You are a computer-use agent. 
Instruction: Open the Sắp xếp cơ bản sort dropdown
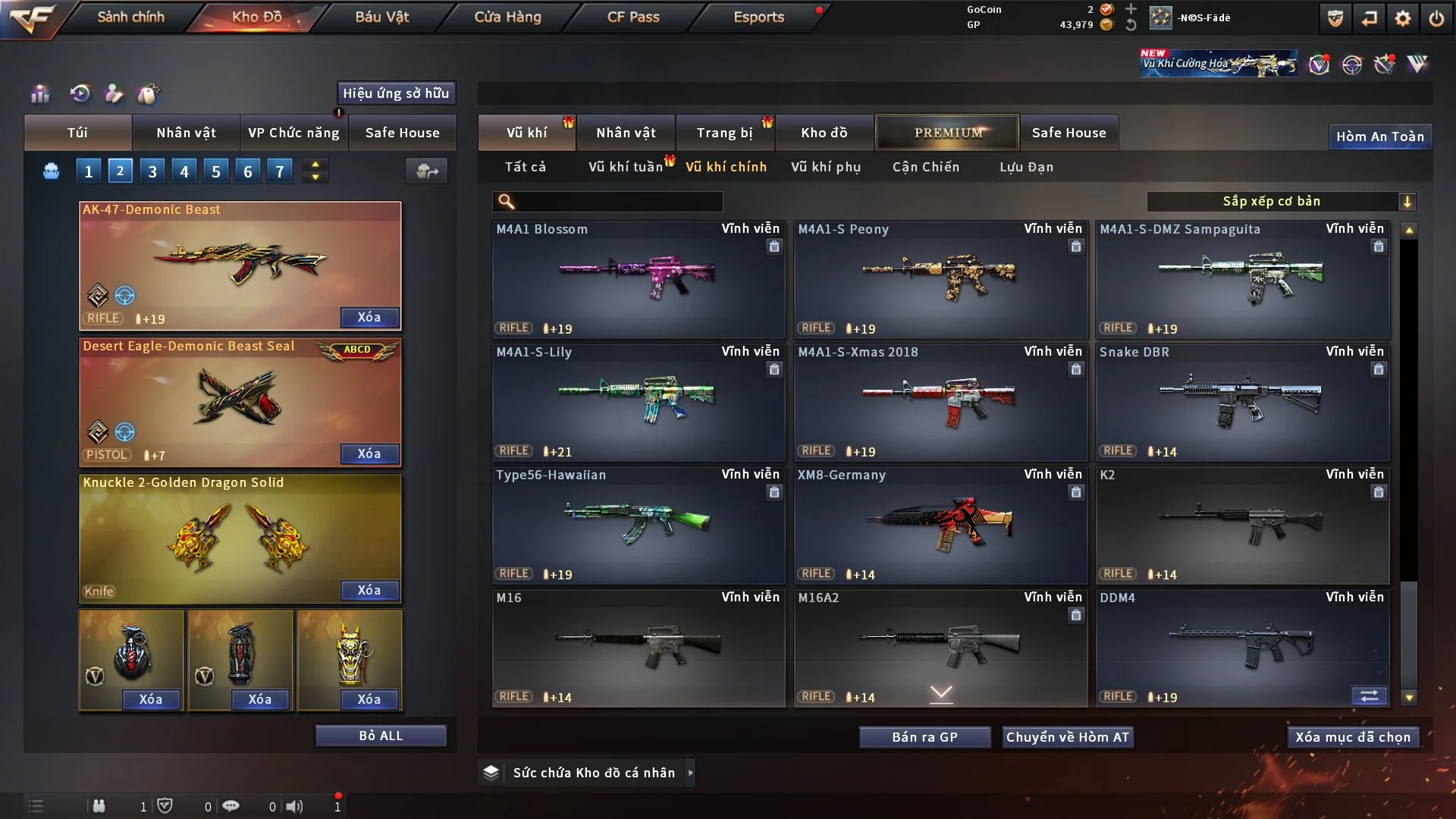(x=1281, y=202)
